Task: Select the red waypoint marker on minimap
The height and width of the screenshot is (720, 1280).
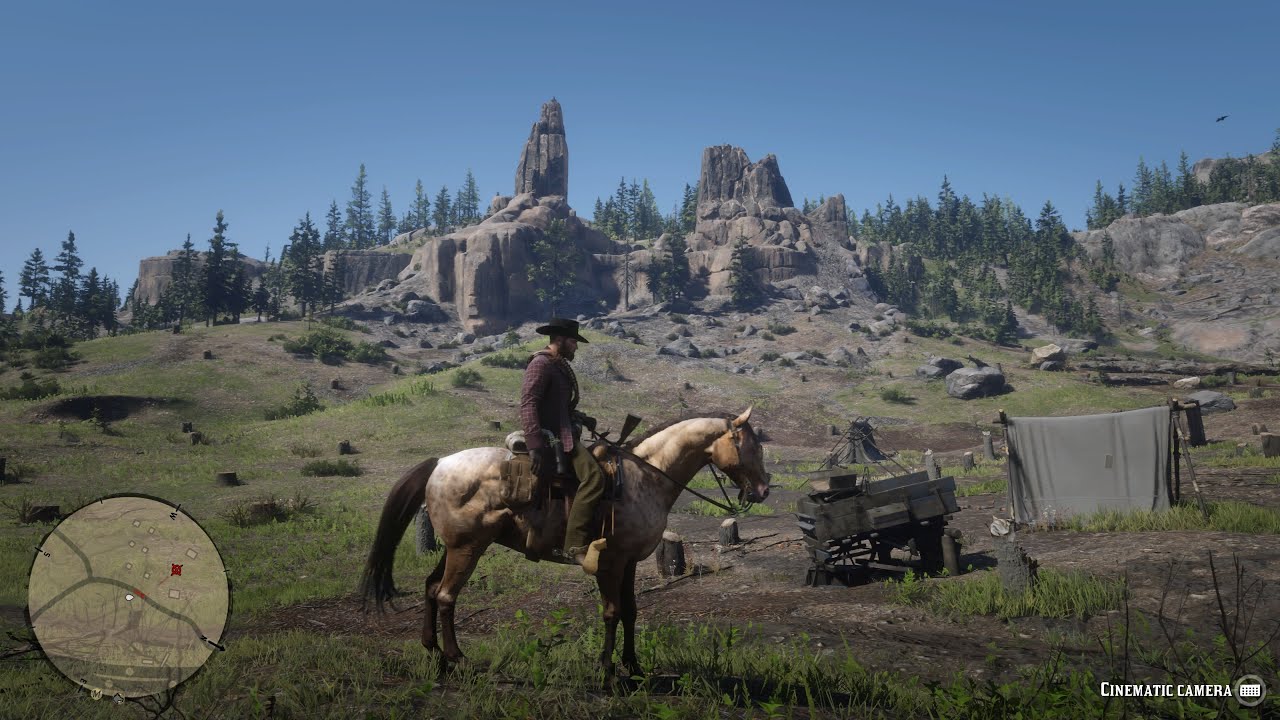Action: (x=177, y=570)
